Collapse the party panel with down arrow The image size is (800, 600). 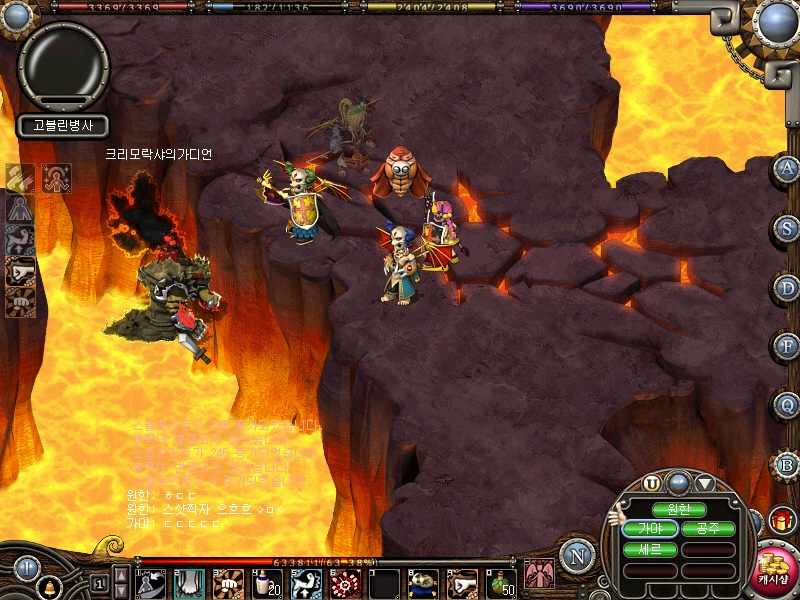[x=705, y=483]
